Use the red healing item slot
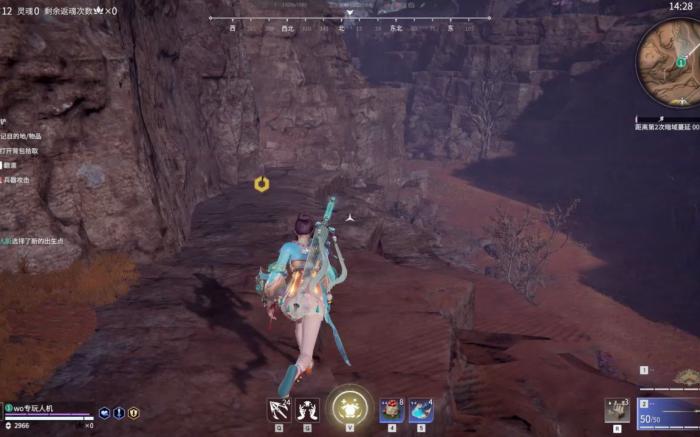 (x=392, y=410)
